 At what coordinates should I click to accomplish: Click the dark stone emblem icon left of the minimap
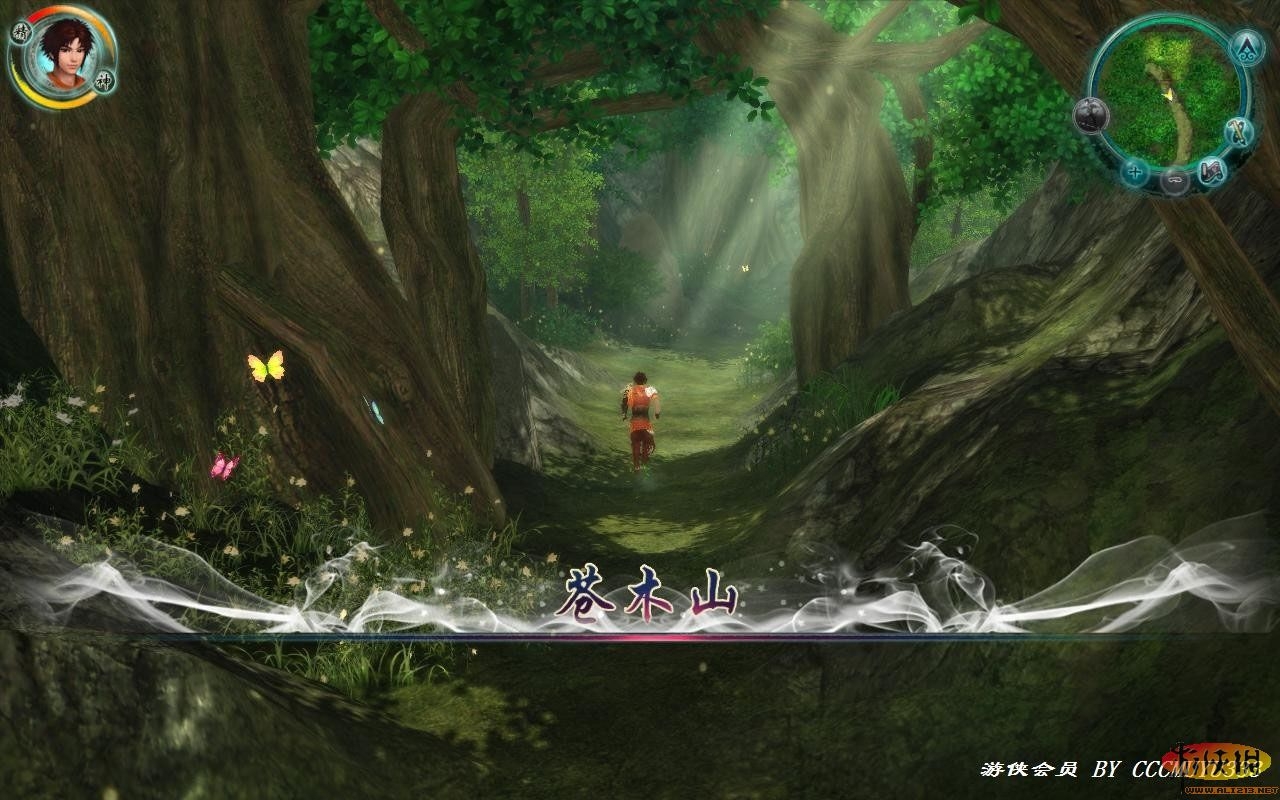point(1090,114)
